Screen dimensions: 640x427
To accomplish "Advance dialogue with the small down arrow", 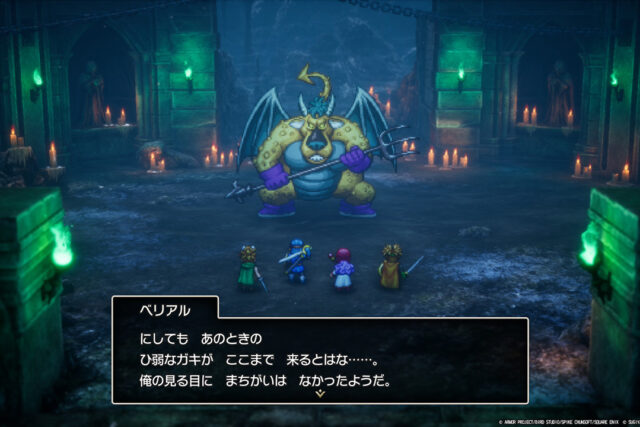I will click(320, 394).
